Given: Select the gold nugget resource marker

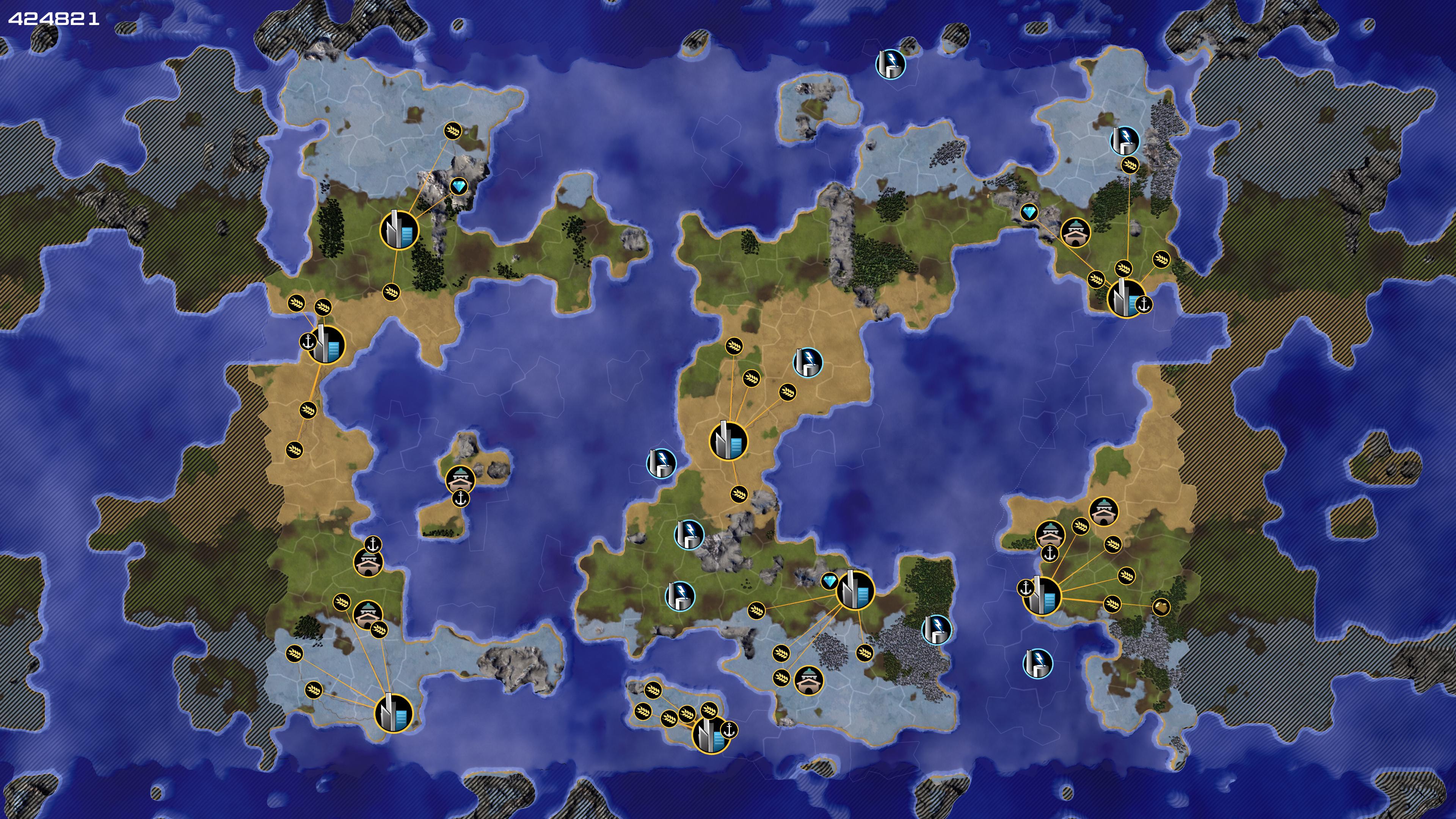Looking at the screenshot, I should click(1160, 607).
